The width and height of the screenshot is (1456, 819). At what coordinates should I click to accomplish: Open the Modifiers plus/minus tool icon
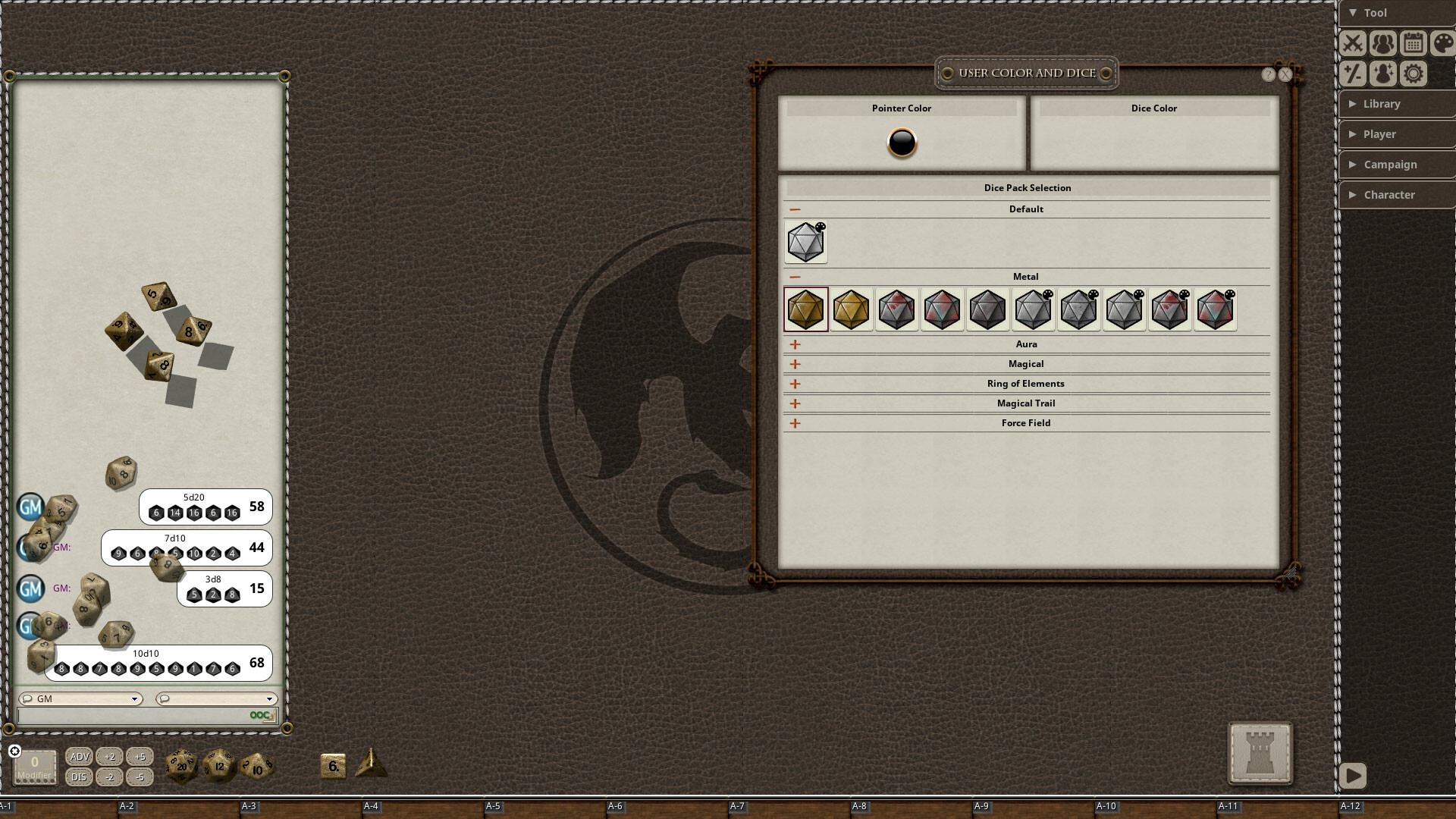(x=1354, y=74)
